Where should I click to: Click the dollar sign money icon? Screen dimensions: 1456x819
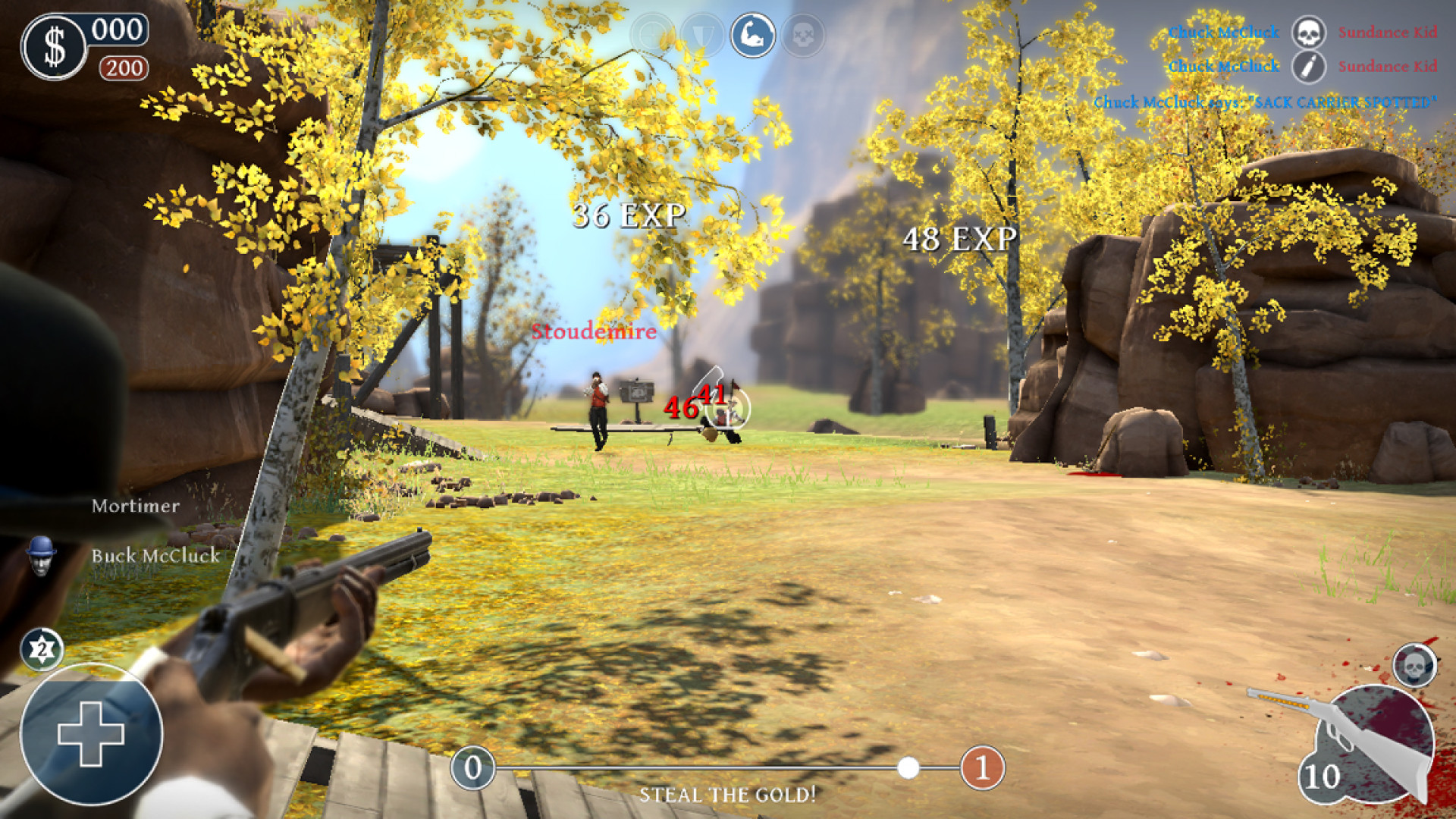point(55,47)
